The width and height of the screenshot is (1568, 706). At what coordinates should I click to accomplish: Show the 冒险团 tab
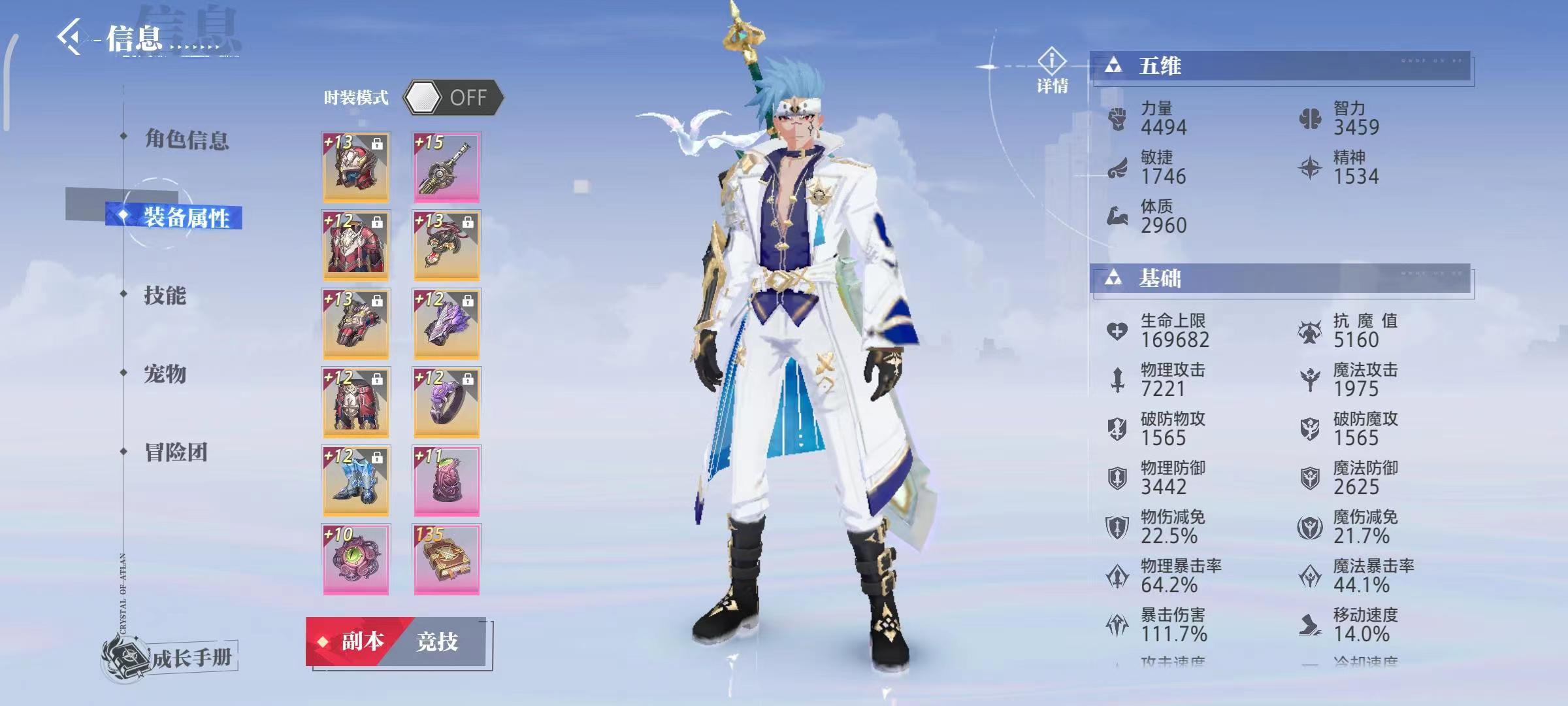pyautogui.click(x=176, y=452)
